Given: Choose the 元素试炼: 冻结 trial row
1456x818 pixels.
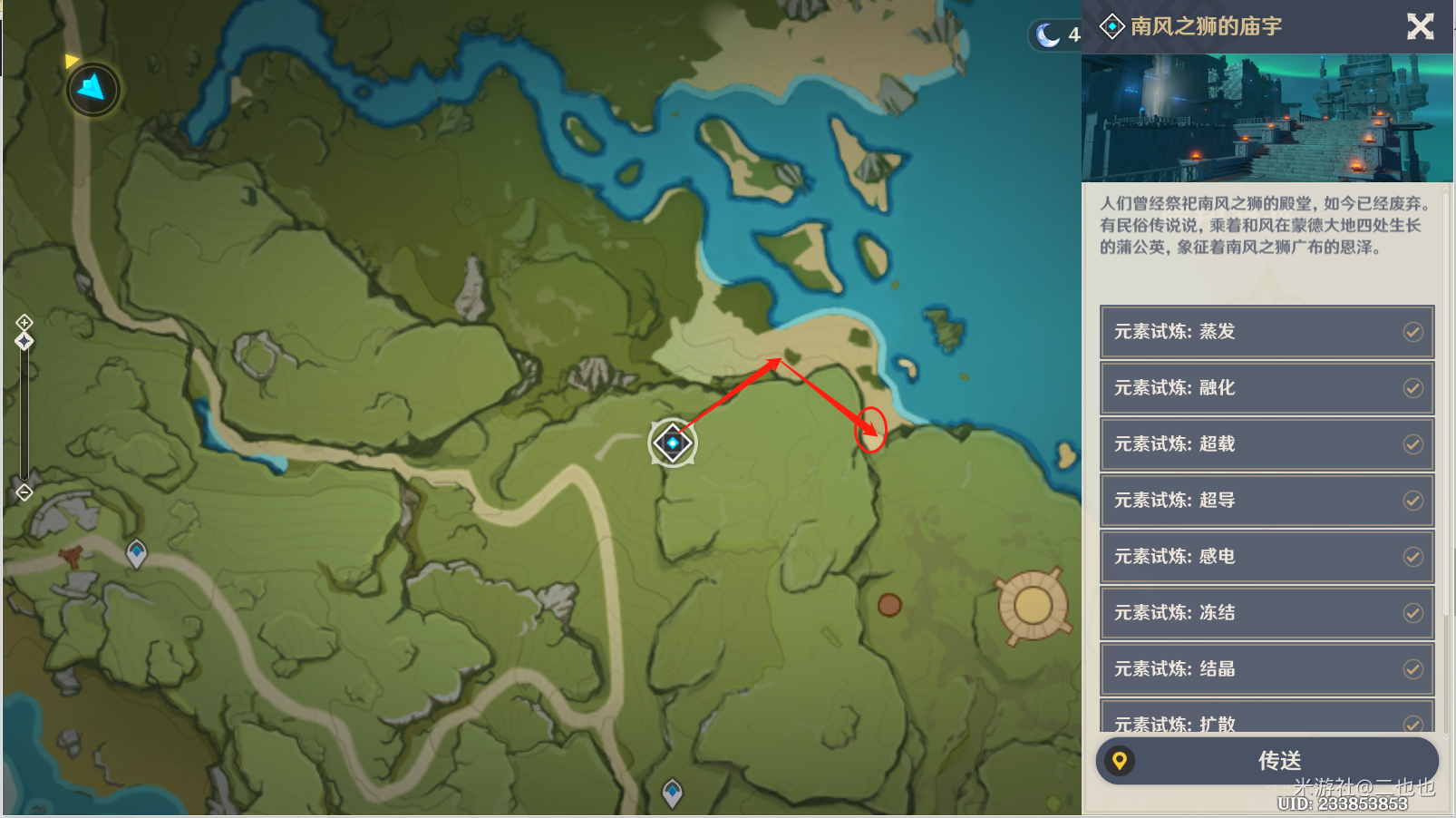Looking at the screenshot, I should (1267, 613).
